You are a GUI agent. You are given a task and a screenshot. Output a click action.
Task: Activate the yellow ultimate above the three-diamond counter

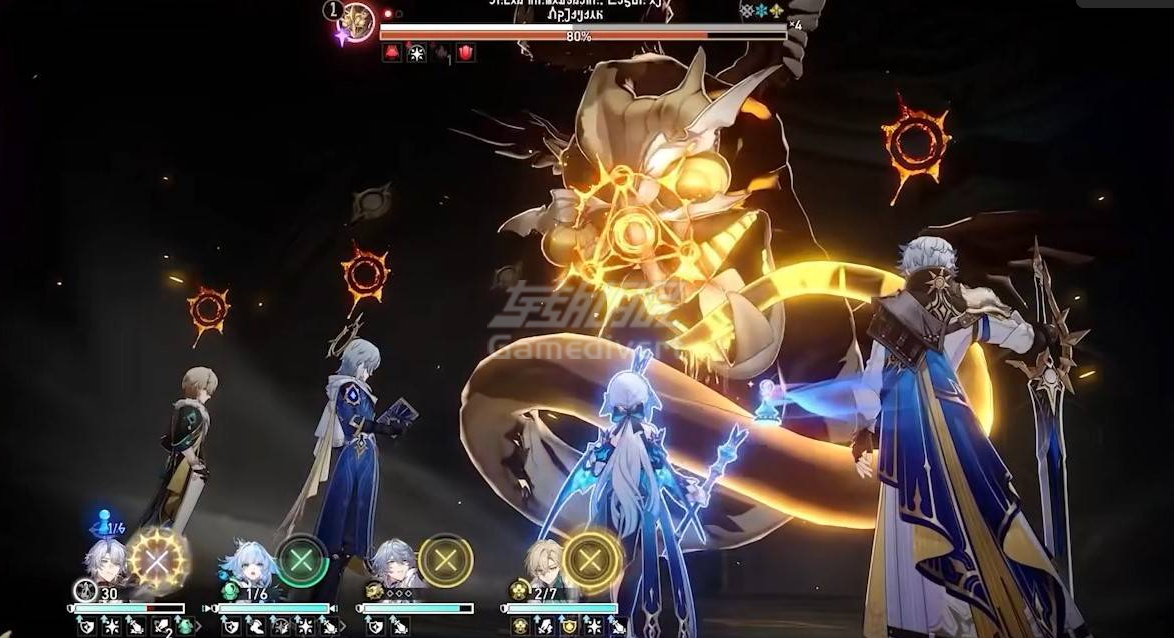pyautogui.click(x=446, y=560)
